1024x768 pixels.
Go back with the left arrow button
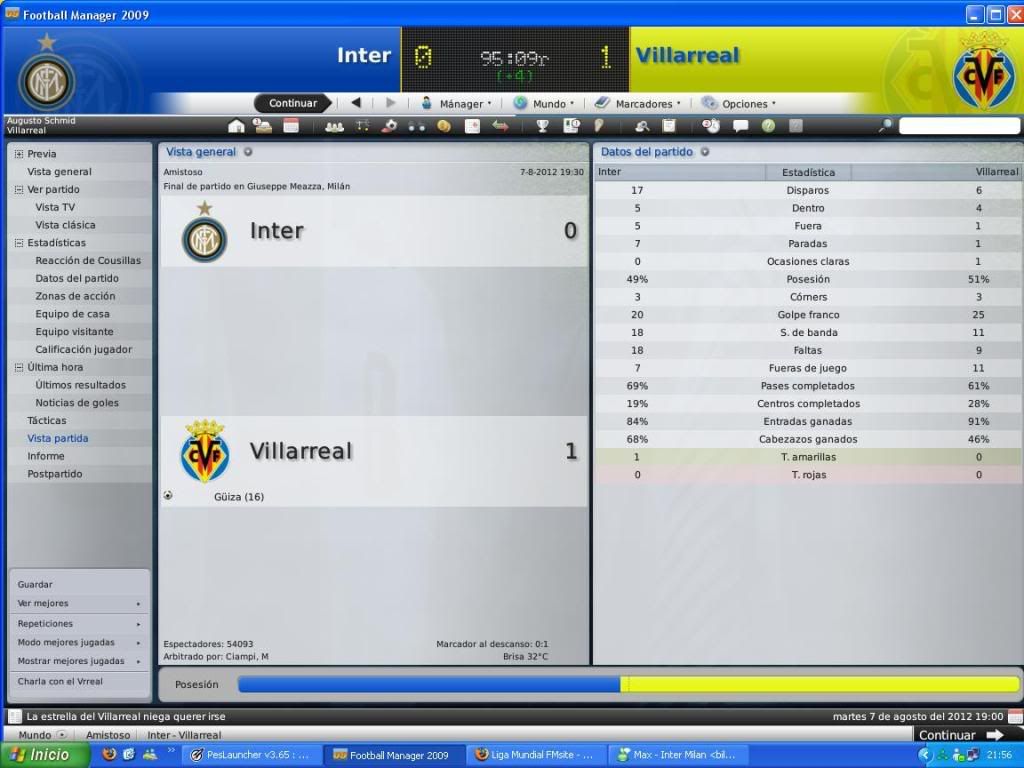coord(356,103)
